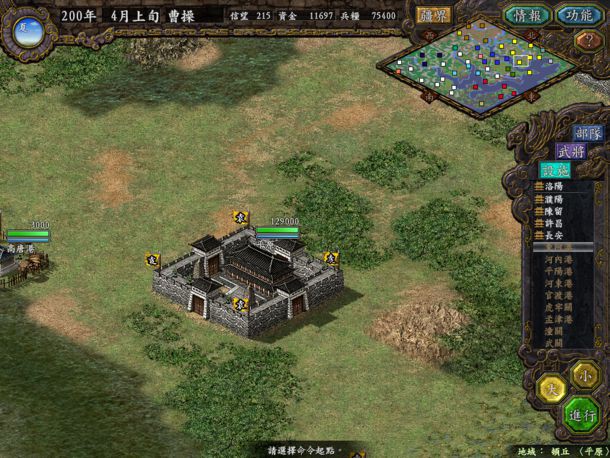The image size is (610, 458).
Task: Select 陳留 in the city list
Action: (554, 211)
